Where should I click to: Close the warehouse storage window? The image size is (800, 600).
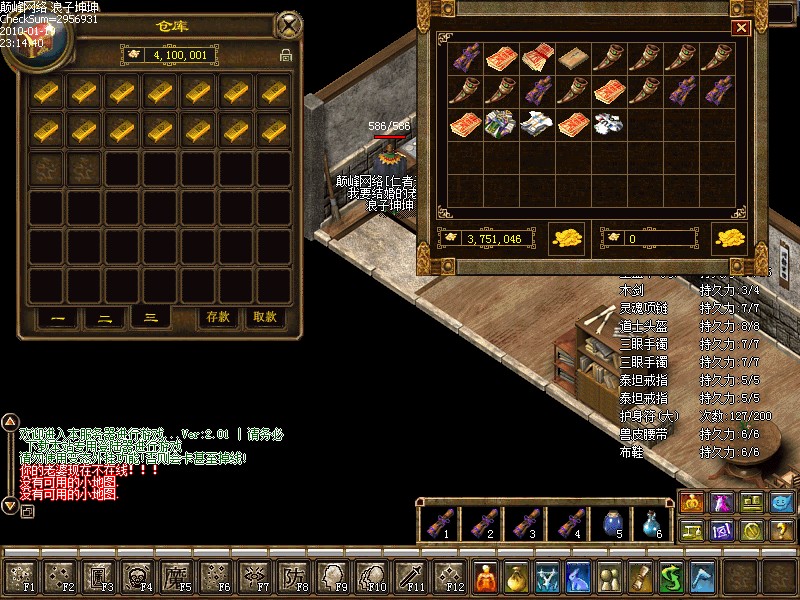[289, 23]
